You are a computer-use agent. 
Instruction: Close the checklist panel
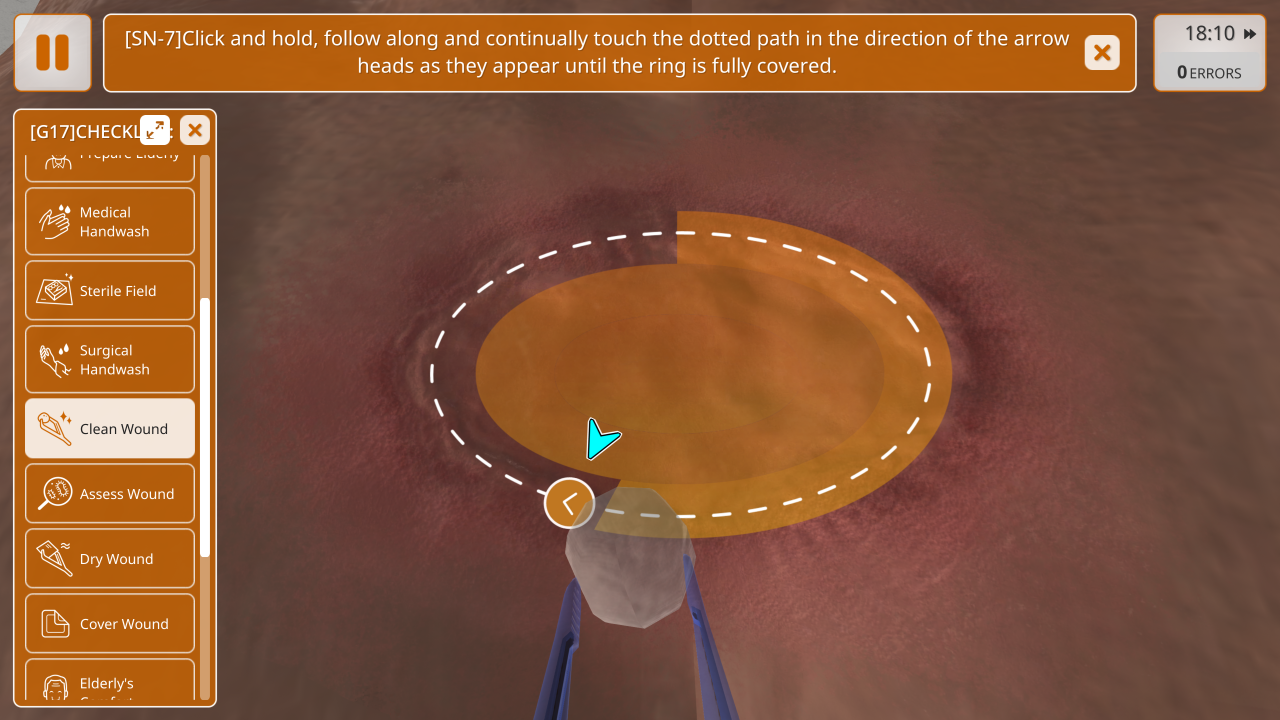195,130
